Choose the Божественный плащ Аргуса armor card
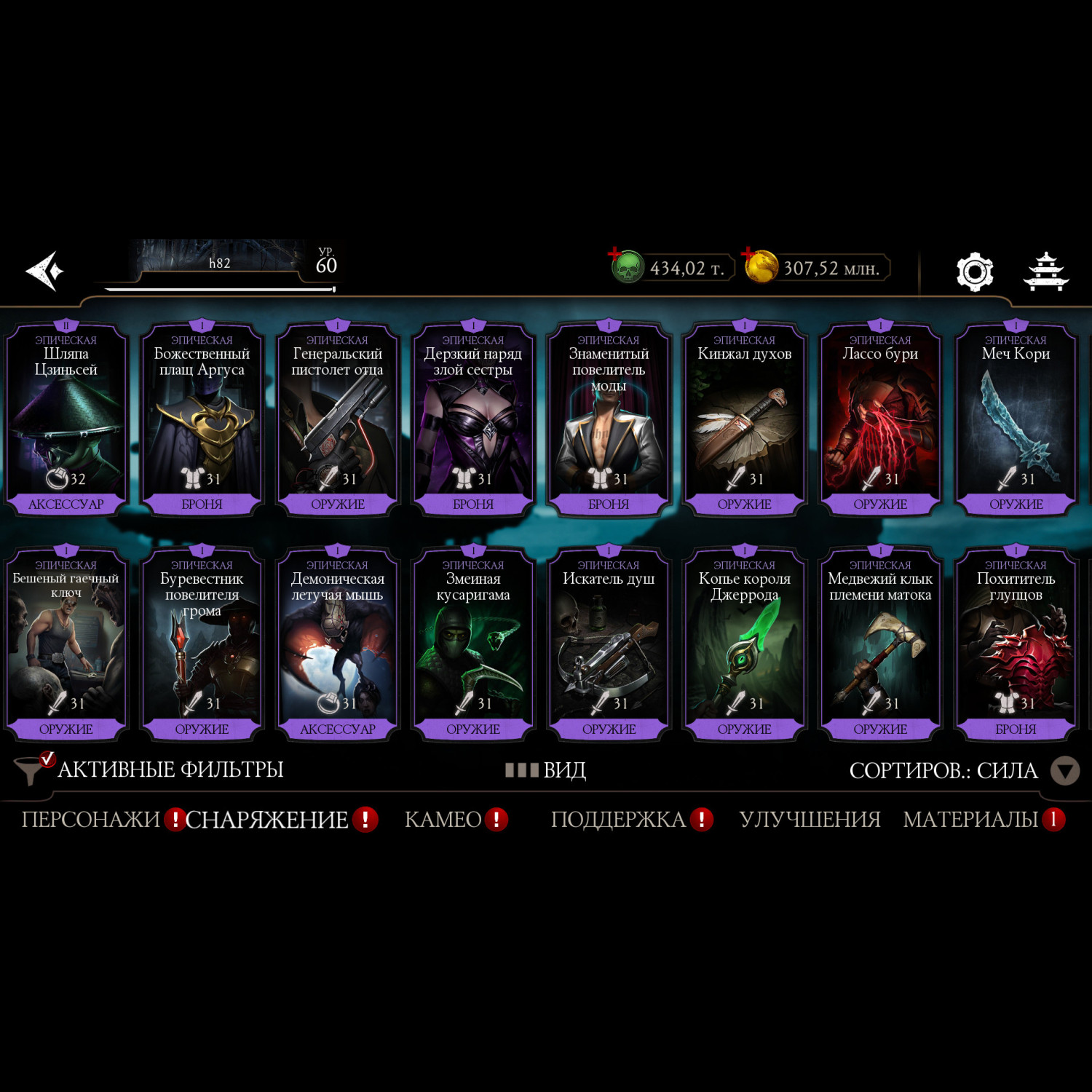 pyautogui.click(x=202, y=420)
